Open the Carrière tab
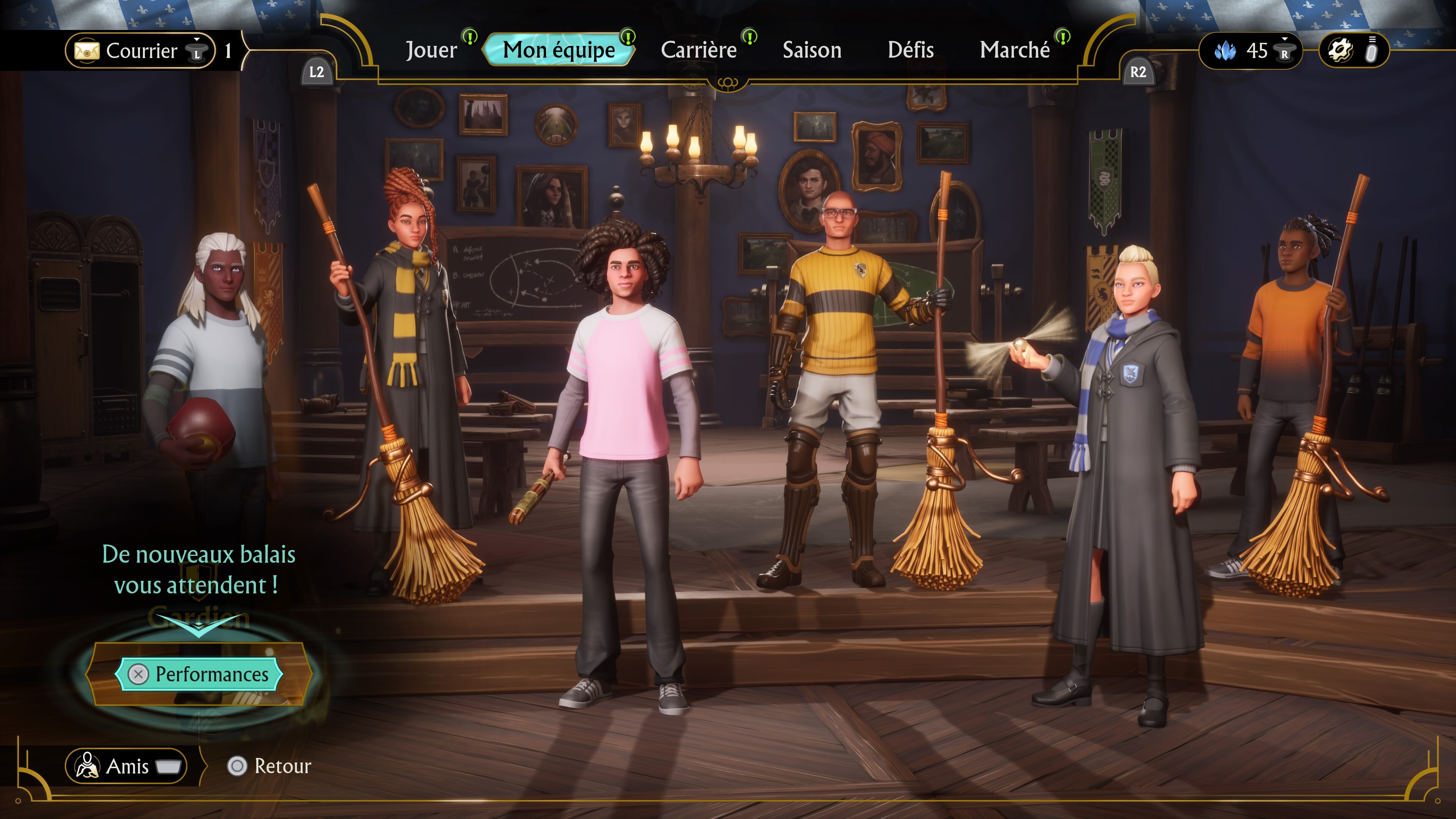Image resolution: width=1456 pixels, height=819 pixels. click(699, 50)
